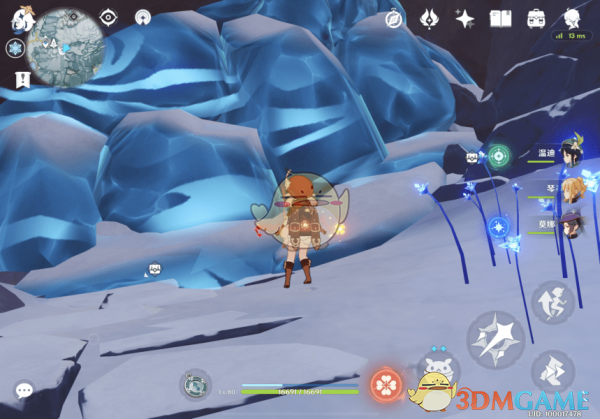Open the backpack inventory
This screenshot has height=419, width=600.
pyautogui.click(x=536, y=18)
